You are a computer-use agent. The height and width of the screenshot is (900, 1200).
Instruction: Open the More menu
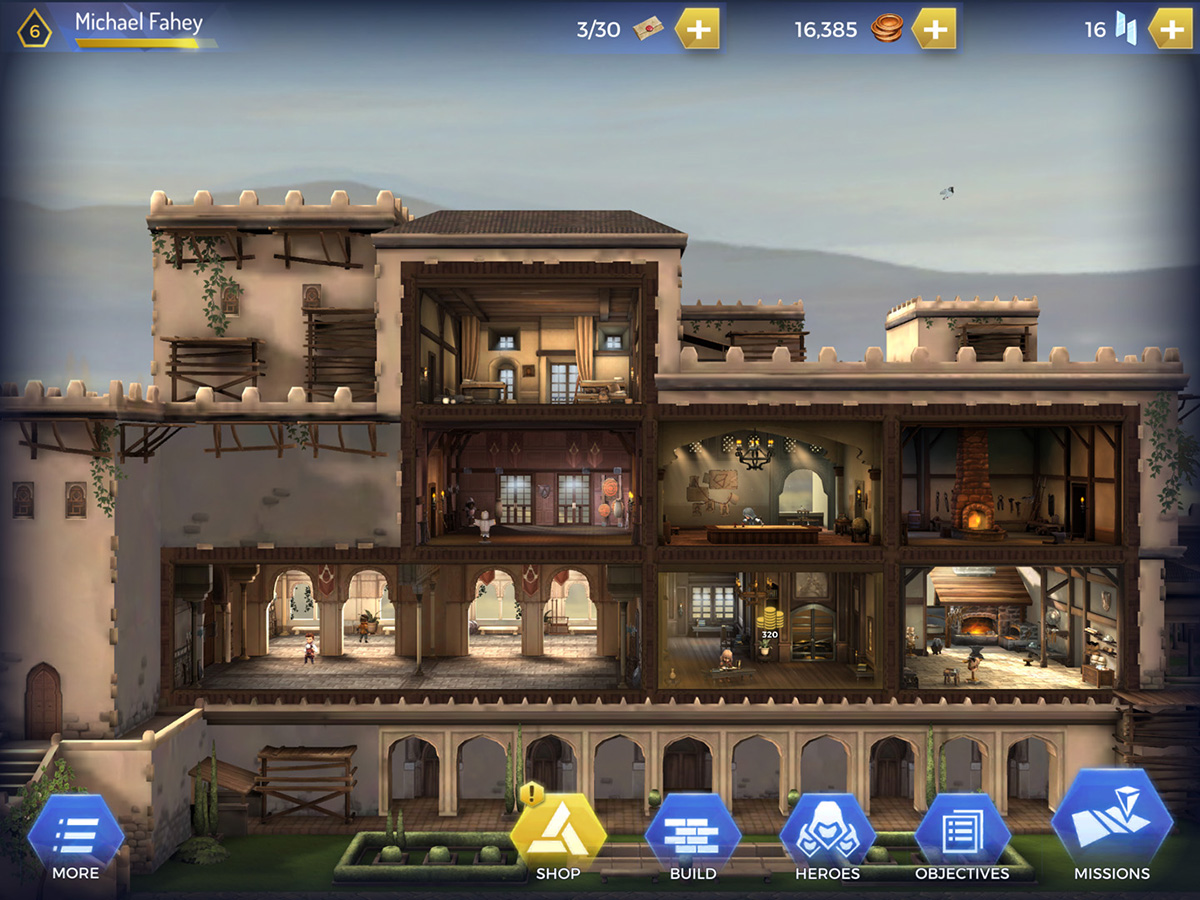76,836
